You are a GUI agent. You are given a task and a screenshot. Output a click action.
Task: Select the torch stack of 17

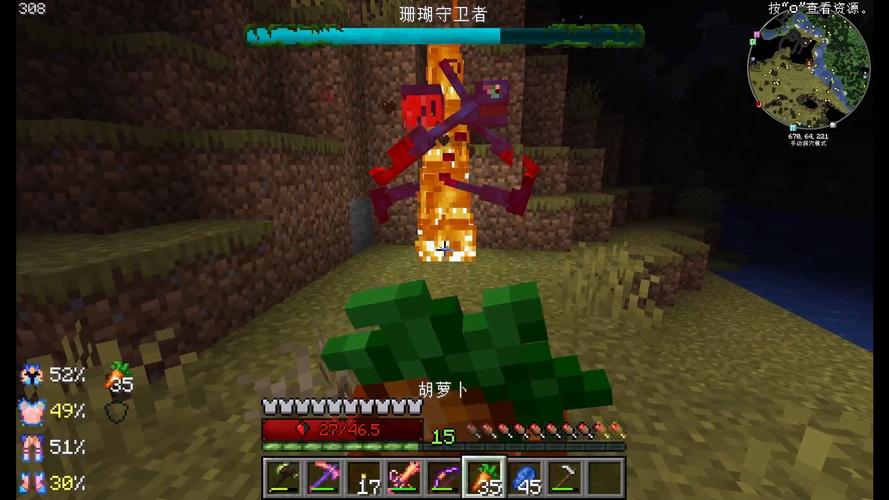[x=364, y=477]
